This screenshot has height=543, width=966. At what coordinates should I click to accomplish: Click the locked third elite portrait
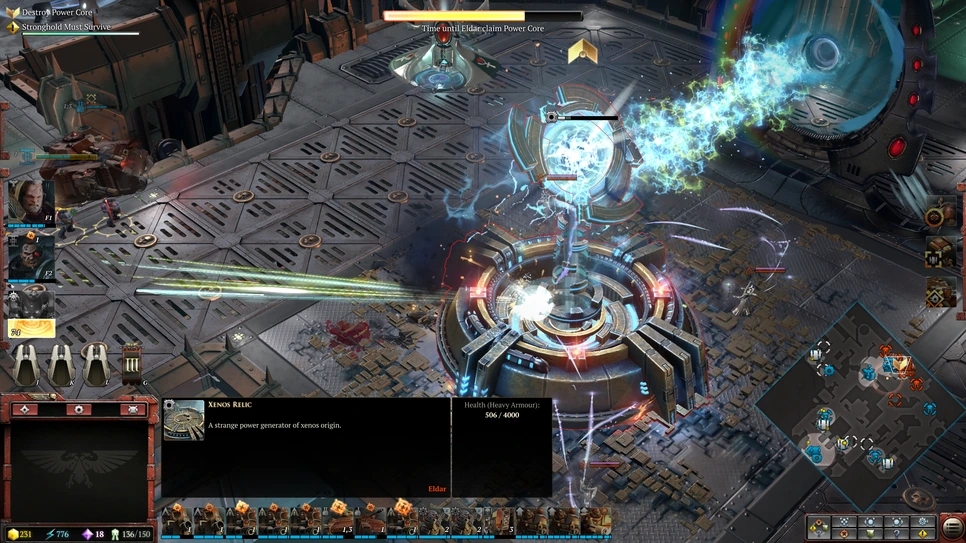coord(31,301)
